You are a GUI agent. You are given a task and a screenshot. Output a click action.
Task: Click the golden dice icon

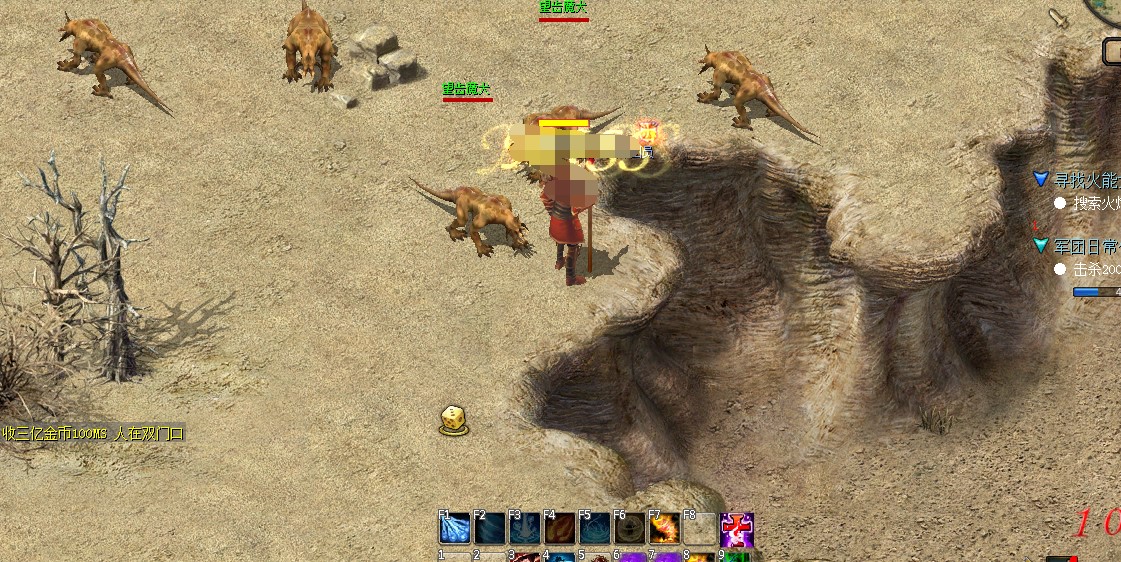pos(454,420)
